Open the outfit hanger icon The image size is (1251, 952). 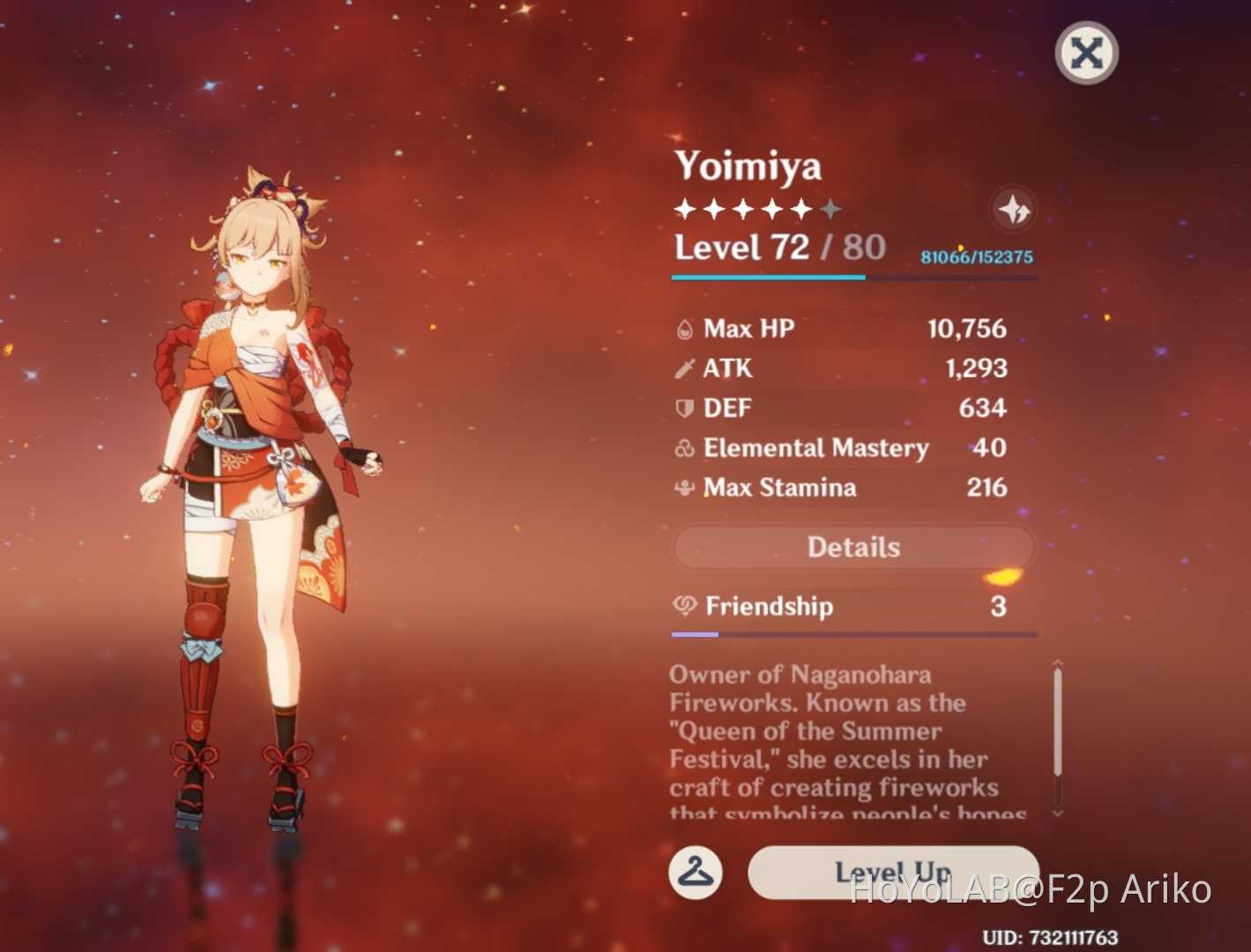coord(696,873)
